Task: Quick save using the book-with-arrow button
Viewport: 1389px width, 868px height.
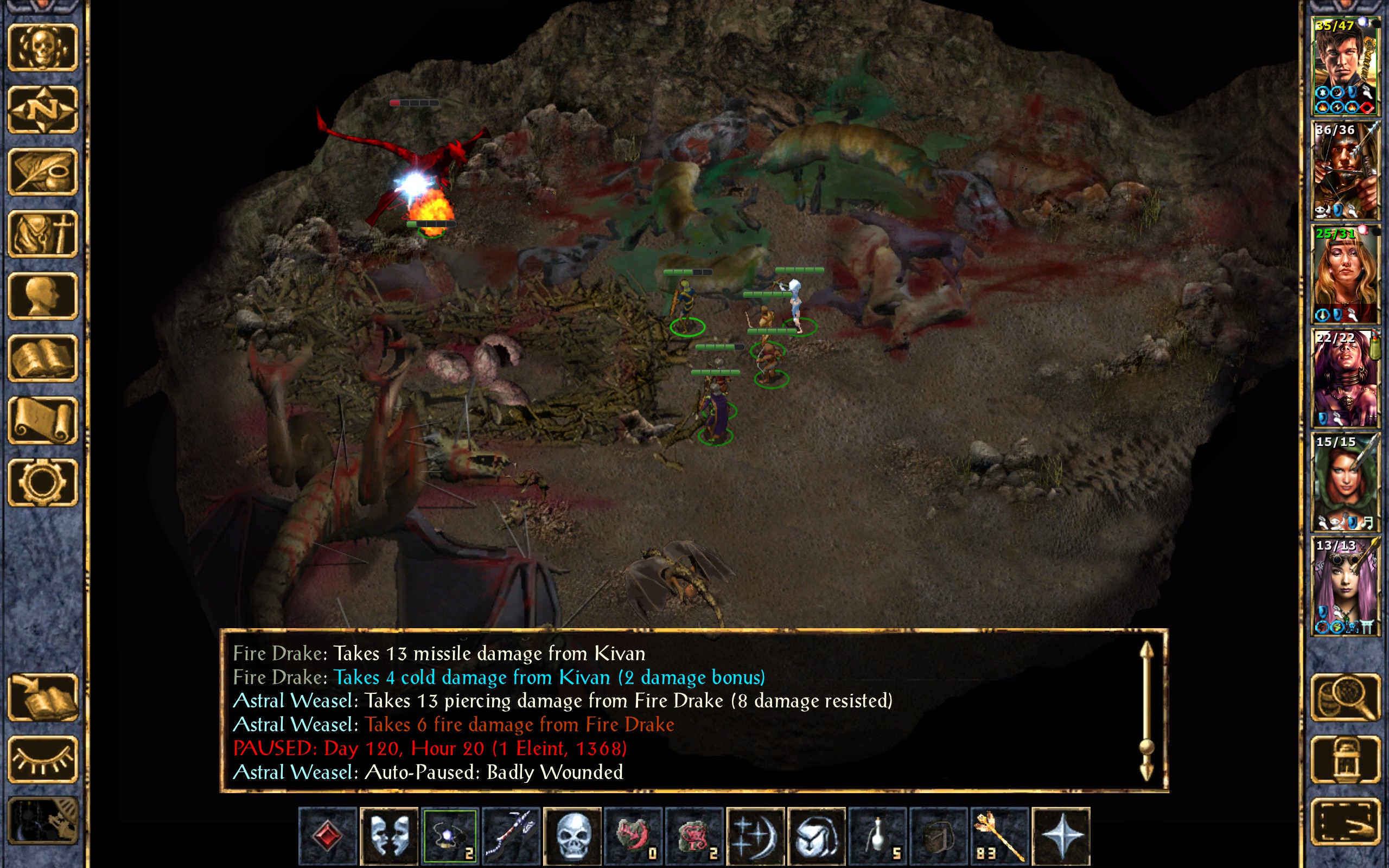Action: tap(42, 698)
